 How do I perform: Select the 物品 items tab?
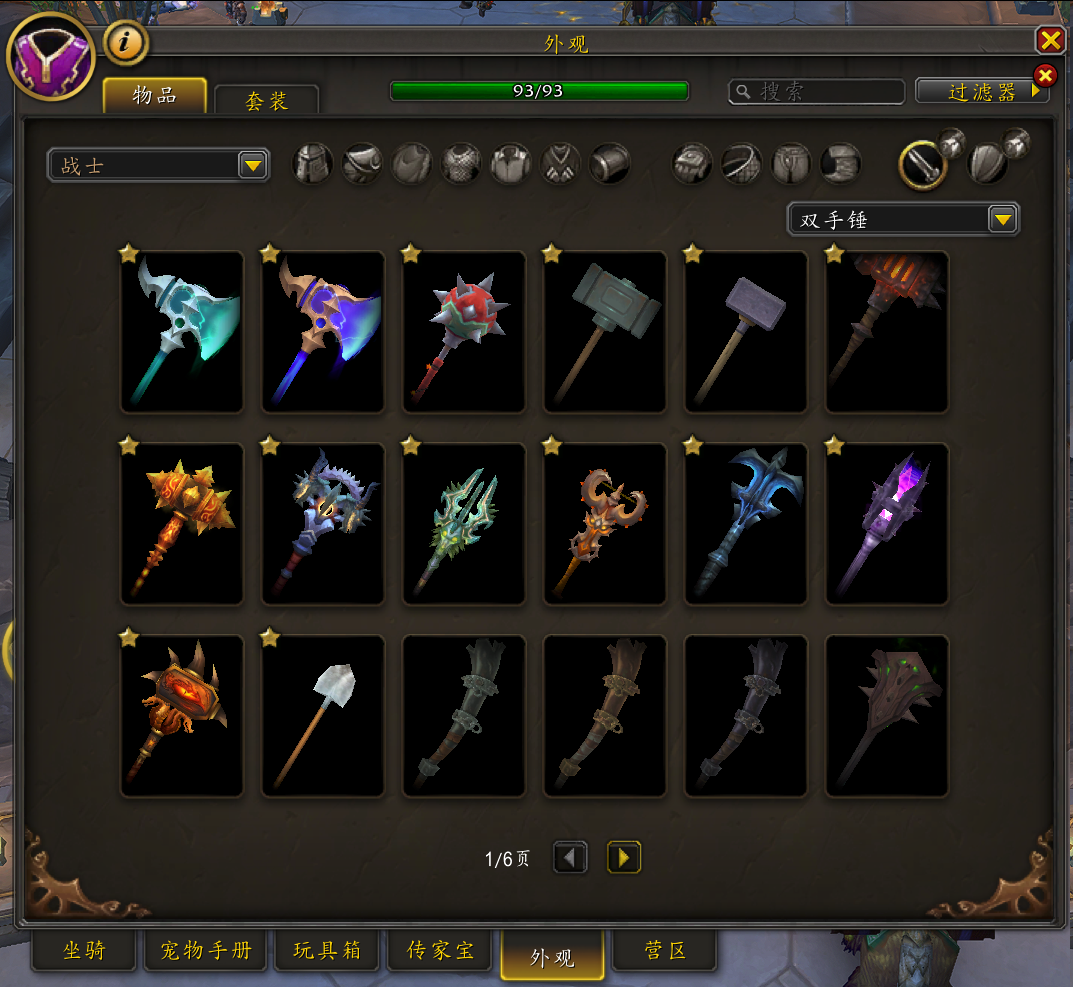[x=155, y=96]
